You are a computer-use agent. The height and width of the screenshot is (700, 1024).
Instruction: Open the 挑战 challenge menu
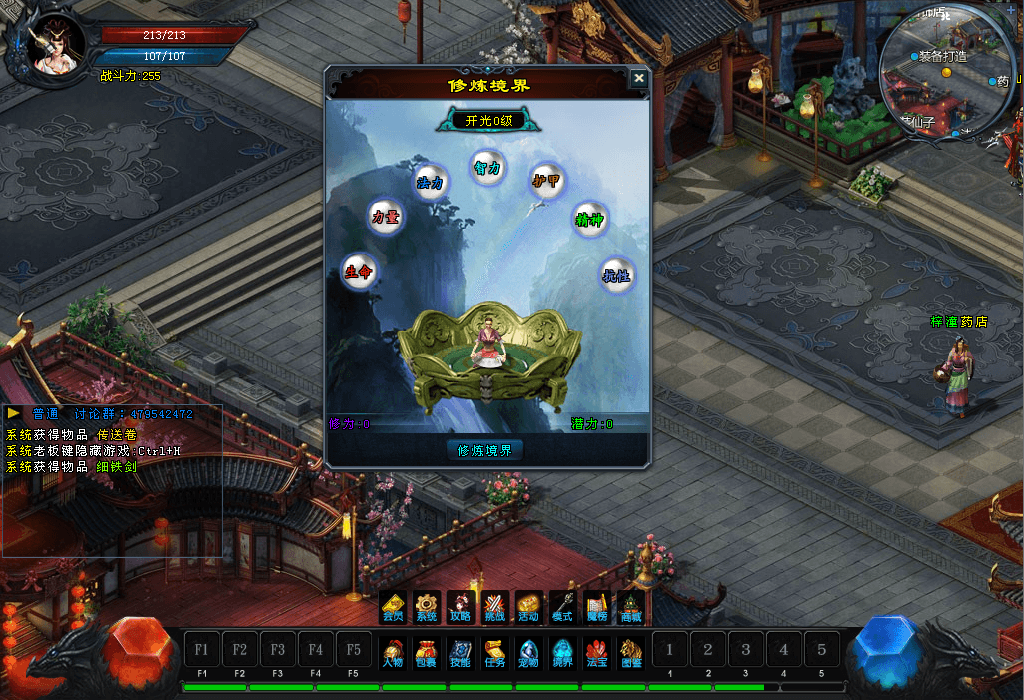click(495, 607)
